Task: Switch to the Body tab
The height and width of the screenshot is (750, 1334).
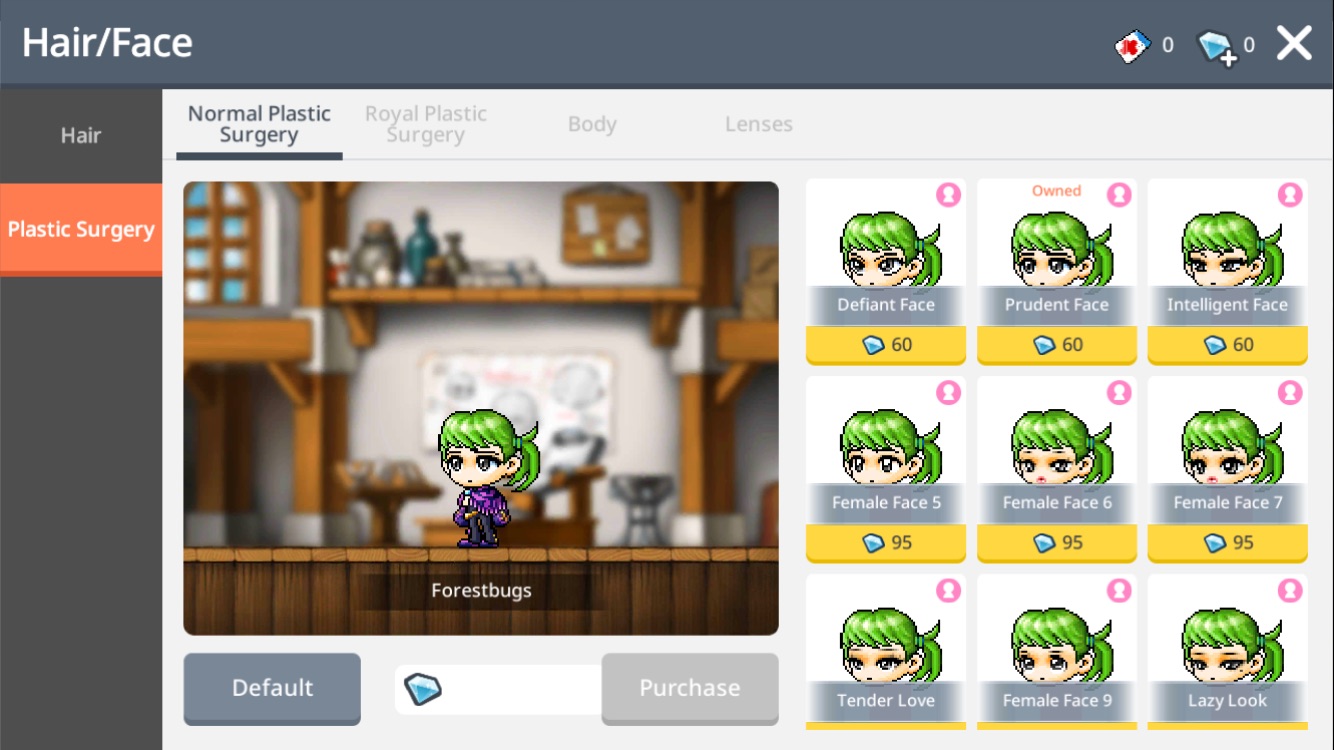Action: (592, 124)
